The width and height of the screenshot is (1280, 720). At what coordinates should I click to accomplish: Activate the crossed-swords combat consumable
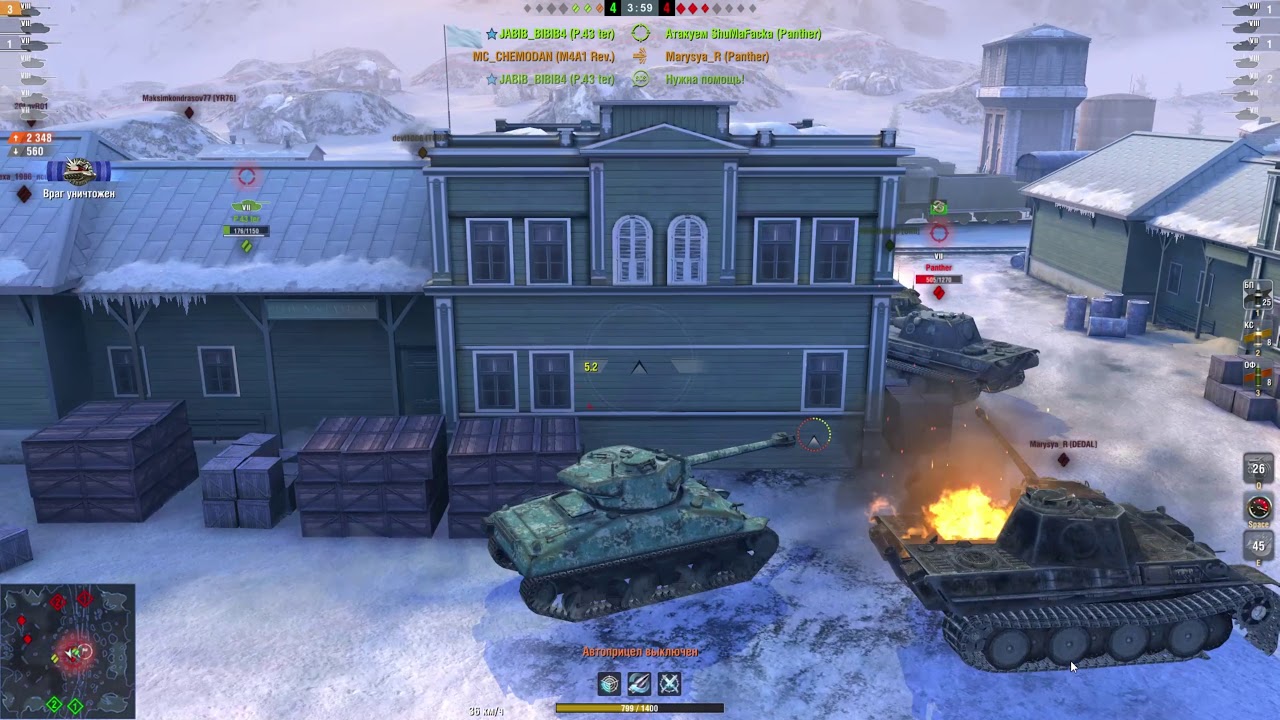coord(669,684)
